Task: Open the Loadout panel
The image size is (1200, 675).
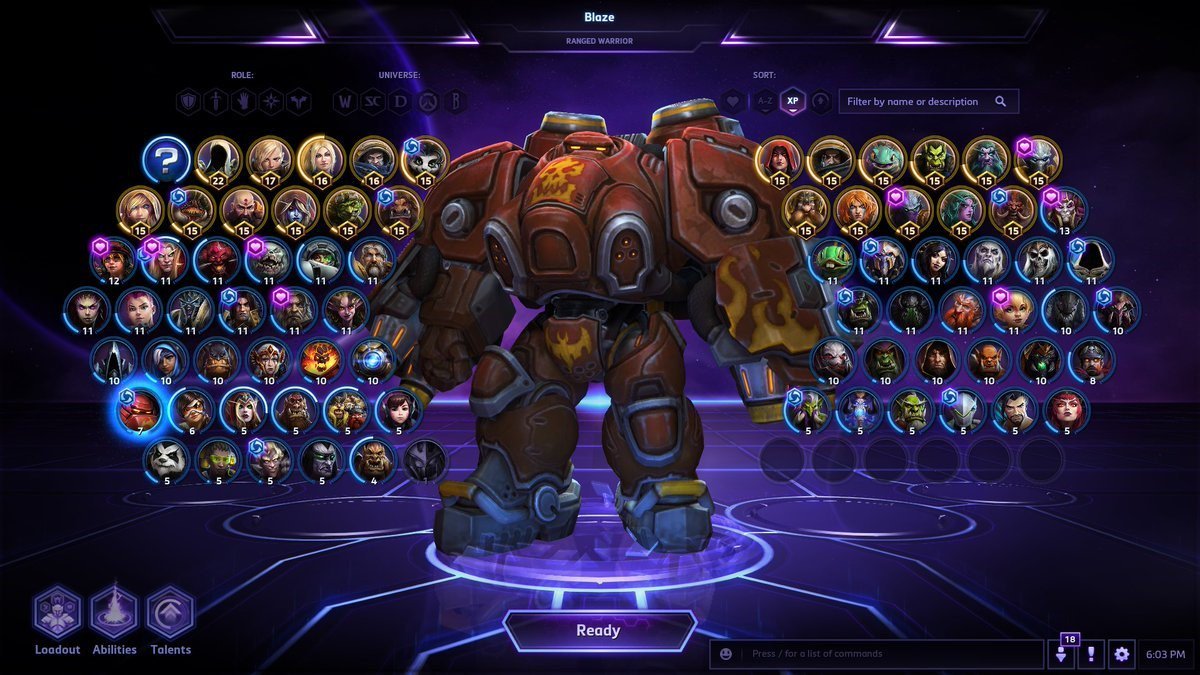Action: click(57, 615)
